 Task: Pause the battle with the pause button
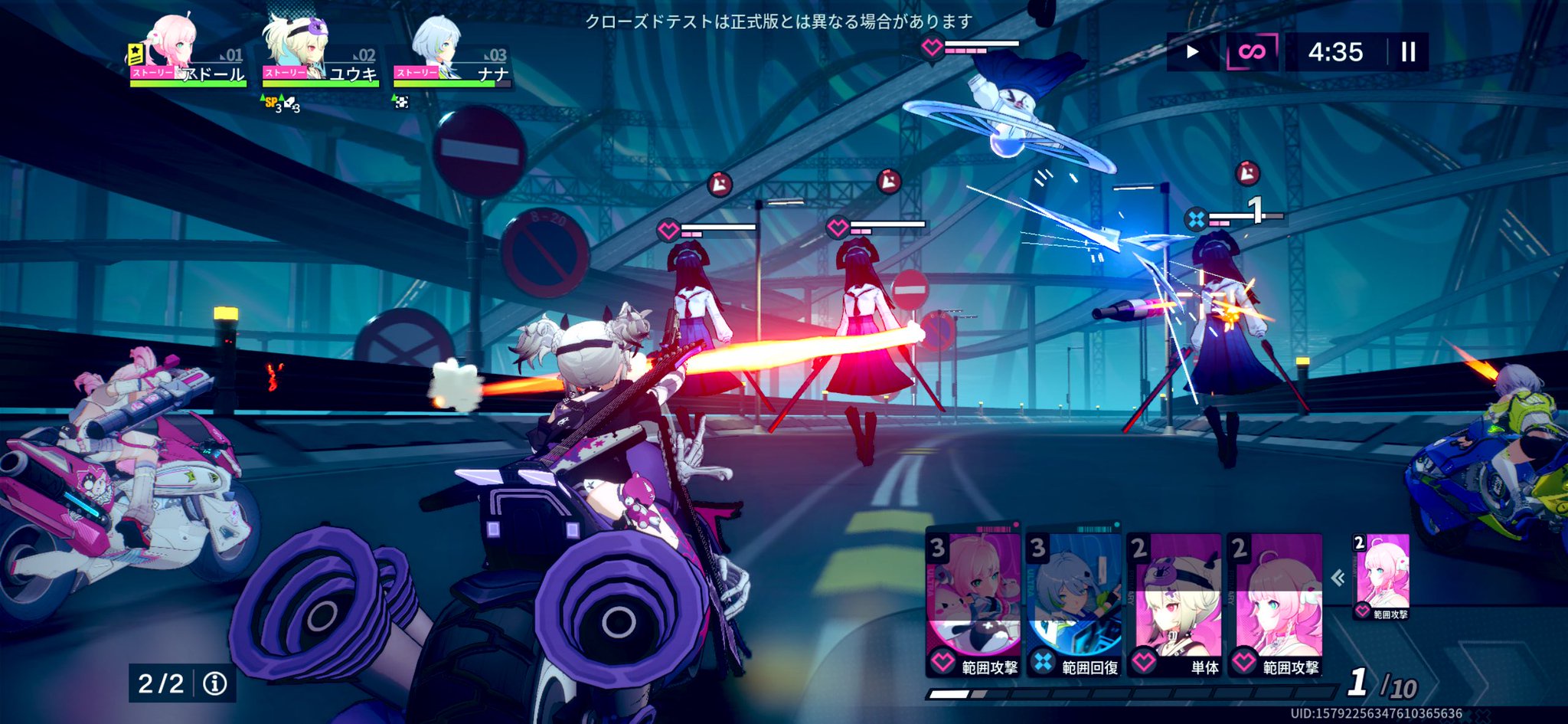point(1408,52)
